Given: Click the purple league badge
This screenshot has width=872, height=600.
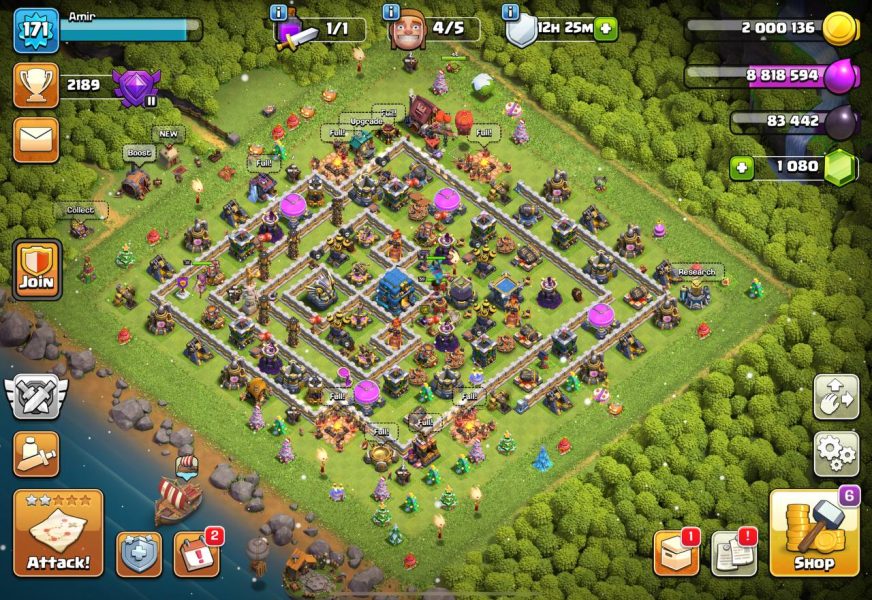Looking at the screenshot, I should click(x=135, y=87).
